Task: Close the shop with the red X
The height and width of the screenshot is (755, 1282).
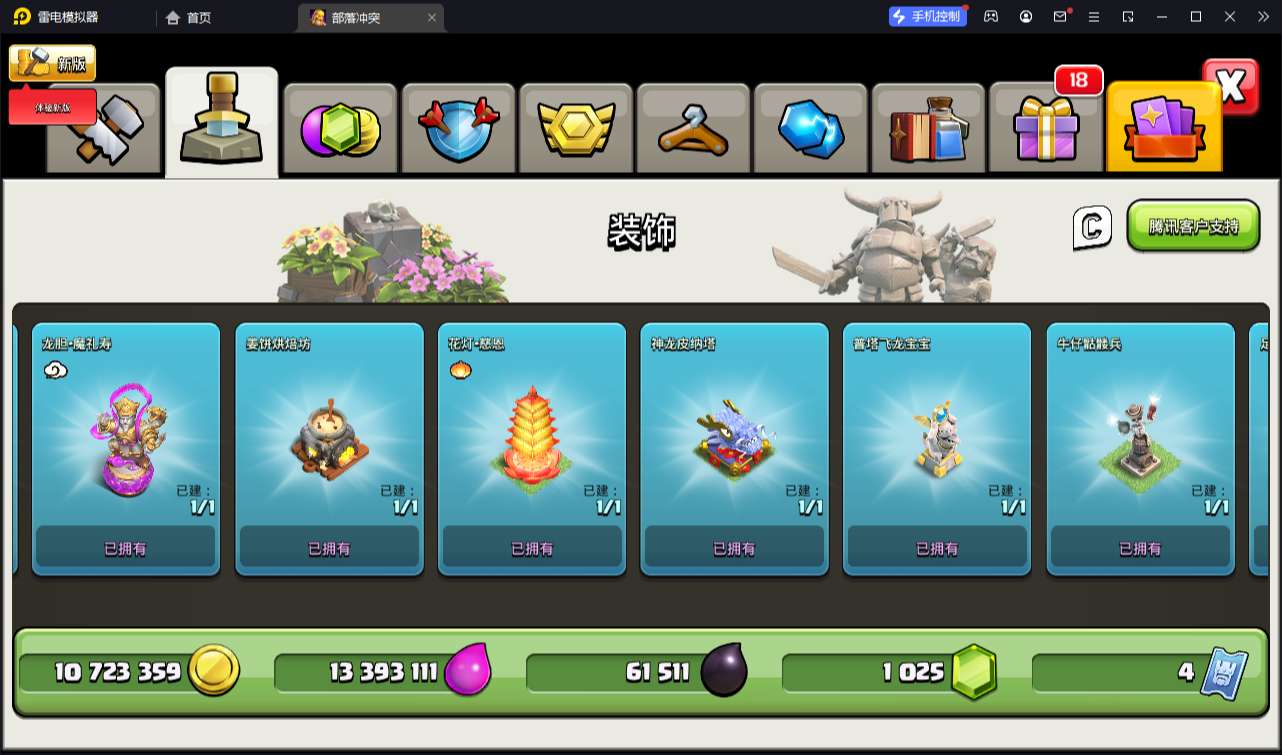Action: (x=1231, y=87)
